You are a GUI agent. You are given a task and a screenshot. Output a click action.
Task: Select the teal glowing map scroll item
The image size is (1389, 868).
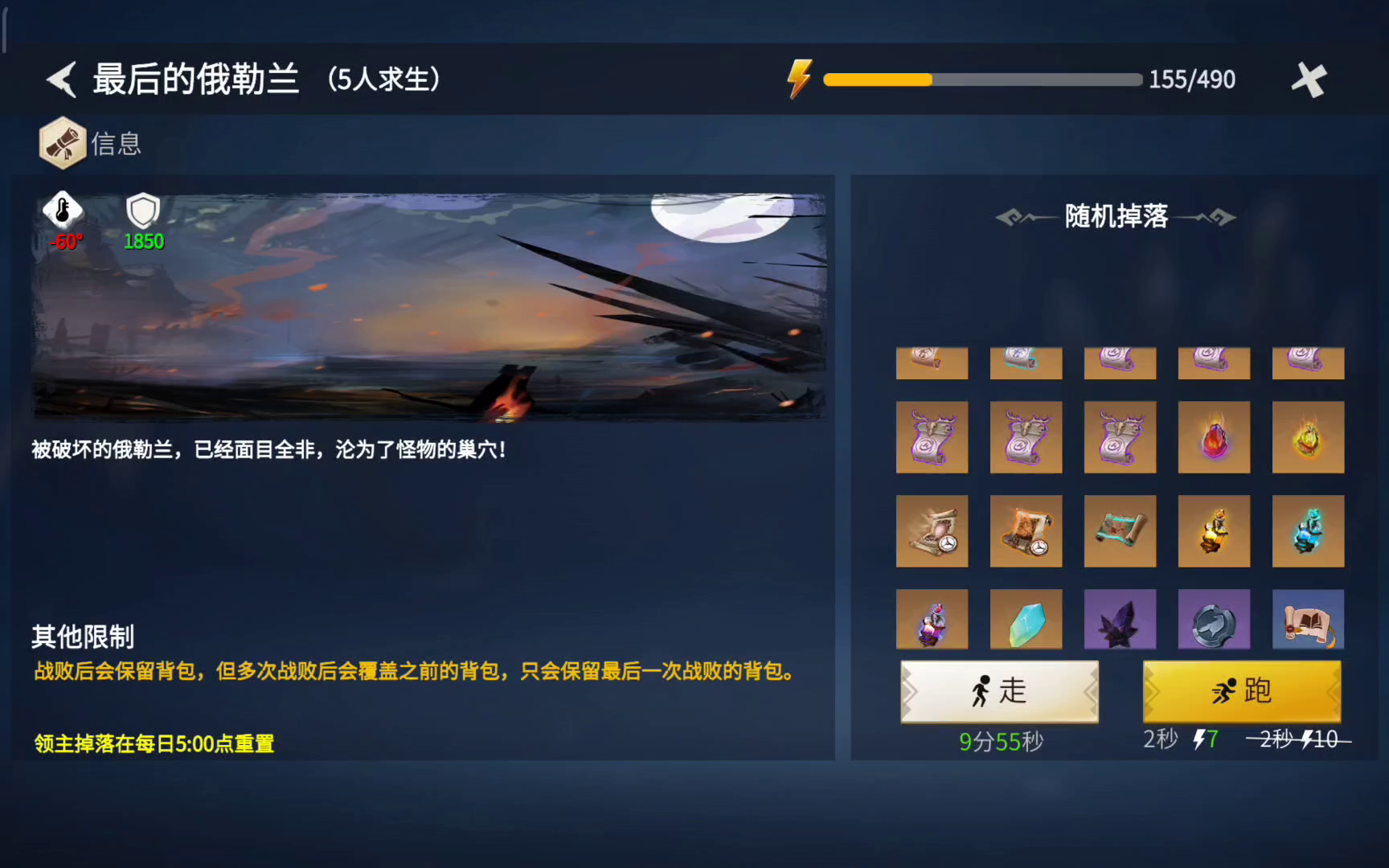(1120, 530)
